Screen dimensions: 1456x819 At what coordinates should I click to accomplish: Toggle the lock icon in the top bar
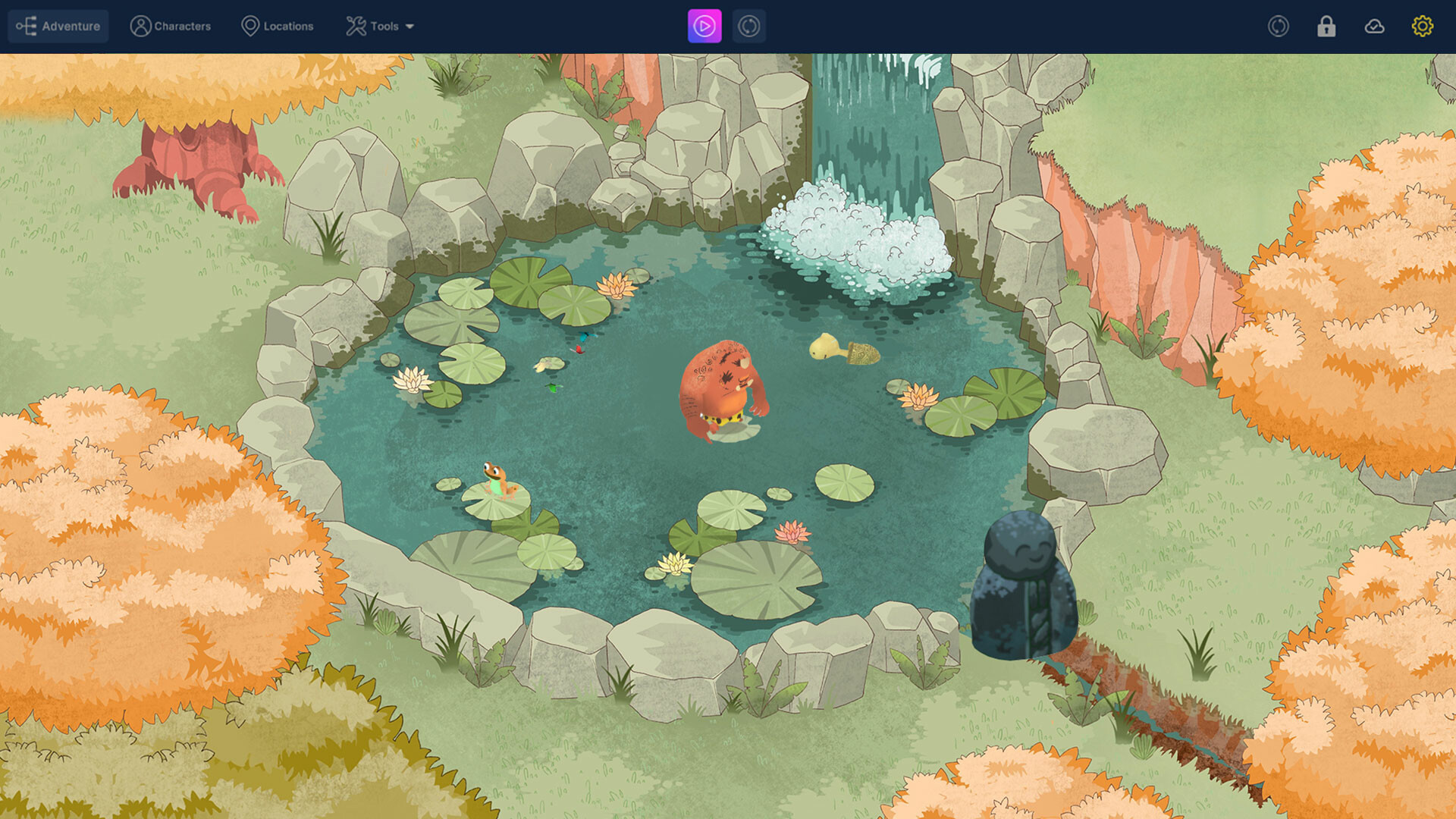(x=1326, y=26)
